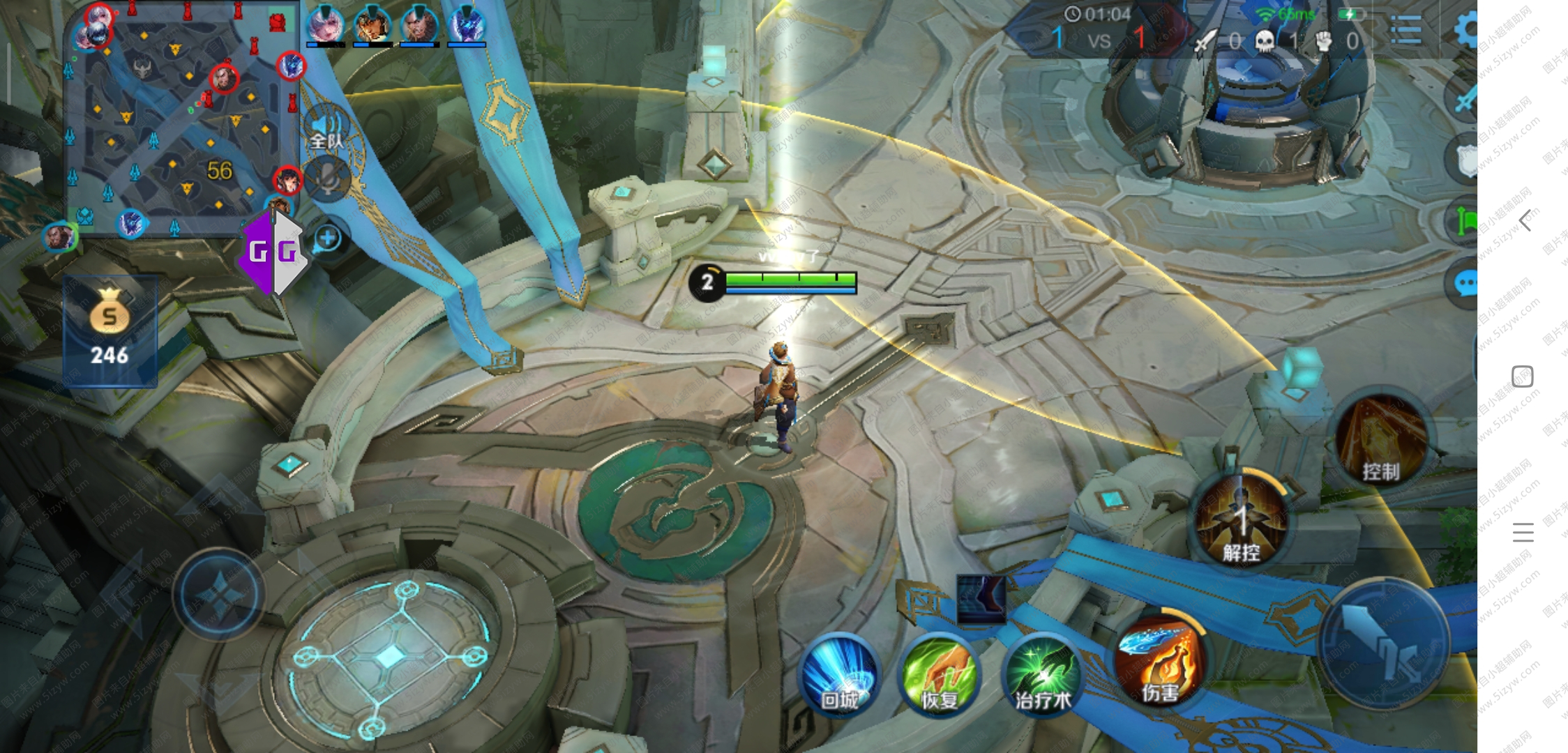This screenshot has width=1568, height=753.
Task: Open the settings gear
Action: tap(1466, 29)
